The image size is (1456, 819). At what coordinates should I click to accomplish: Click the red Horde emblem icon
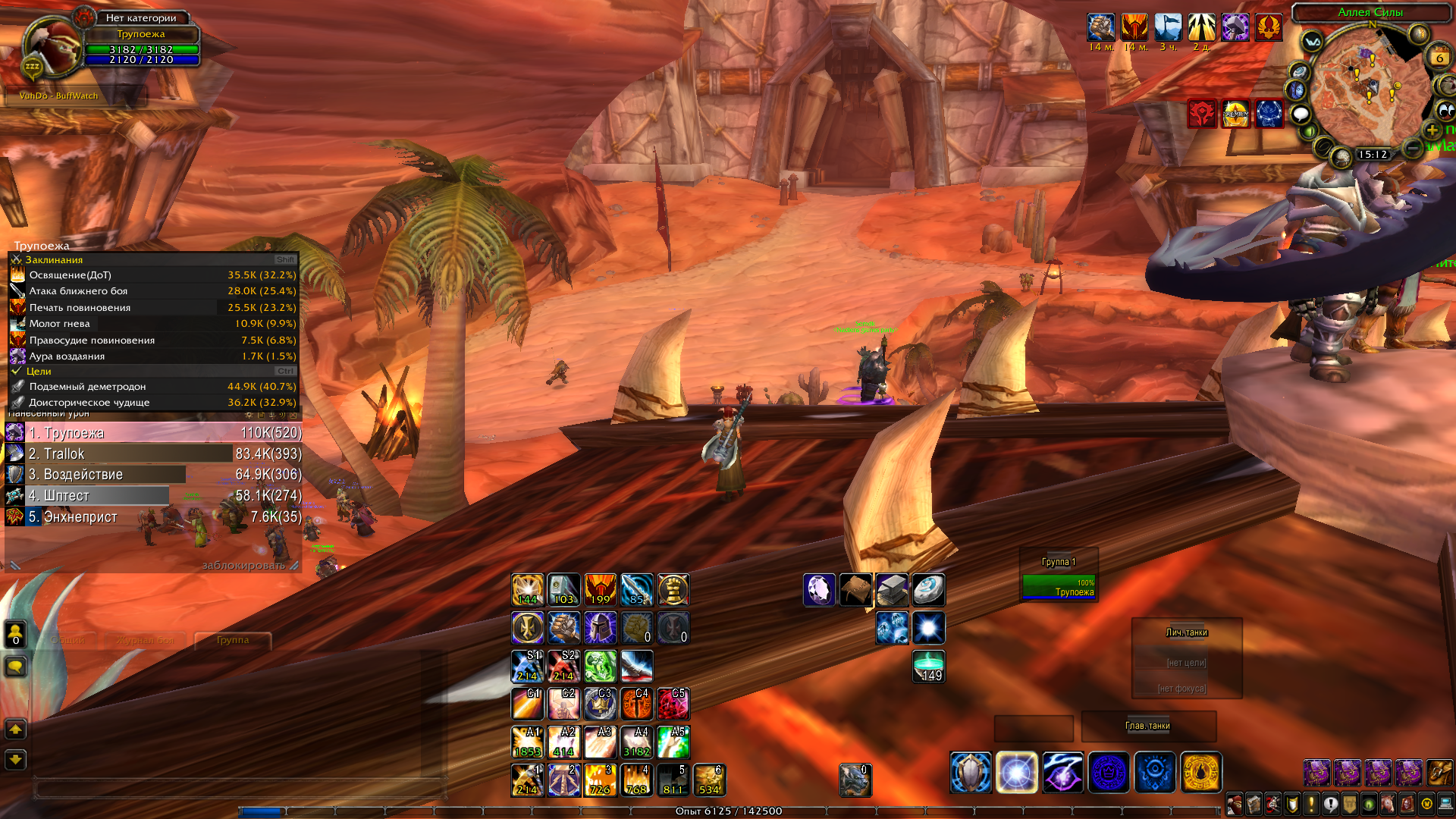tap(1202, 114)
